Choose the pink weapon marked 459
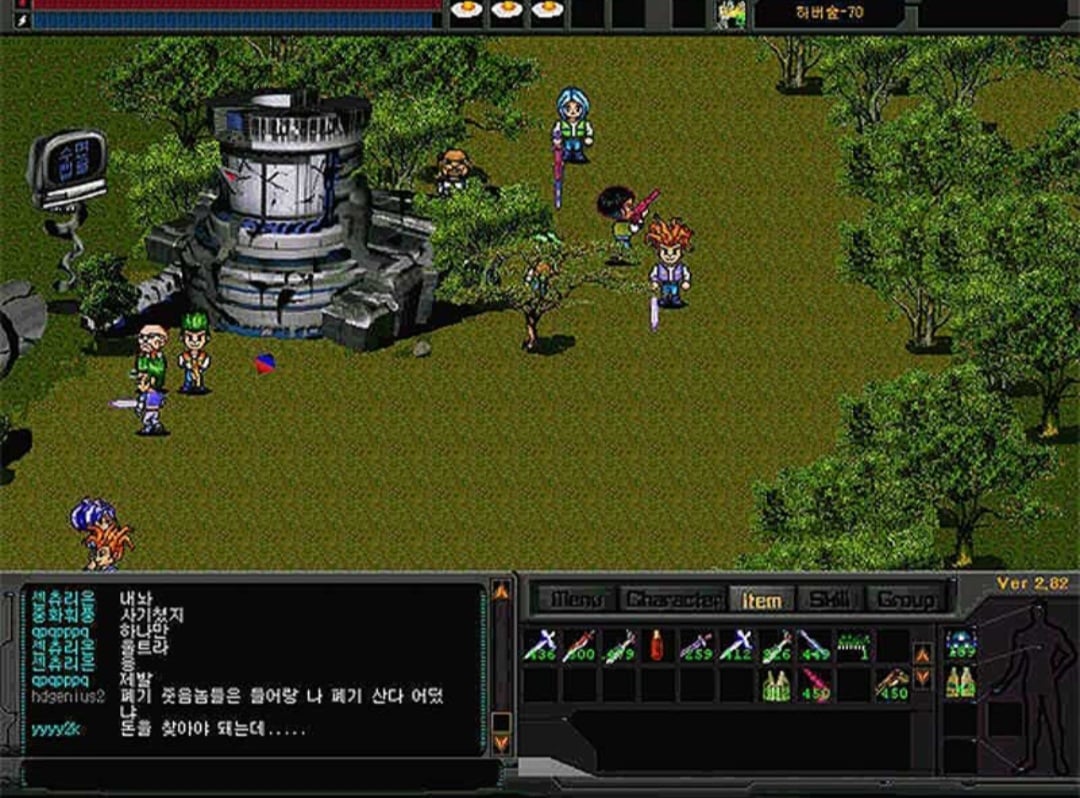Image resolution: width=1080 pixels, height=798 pixels. click(816, 685)
